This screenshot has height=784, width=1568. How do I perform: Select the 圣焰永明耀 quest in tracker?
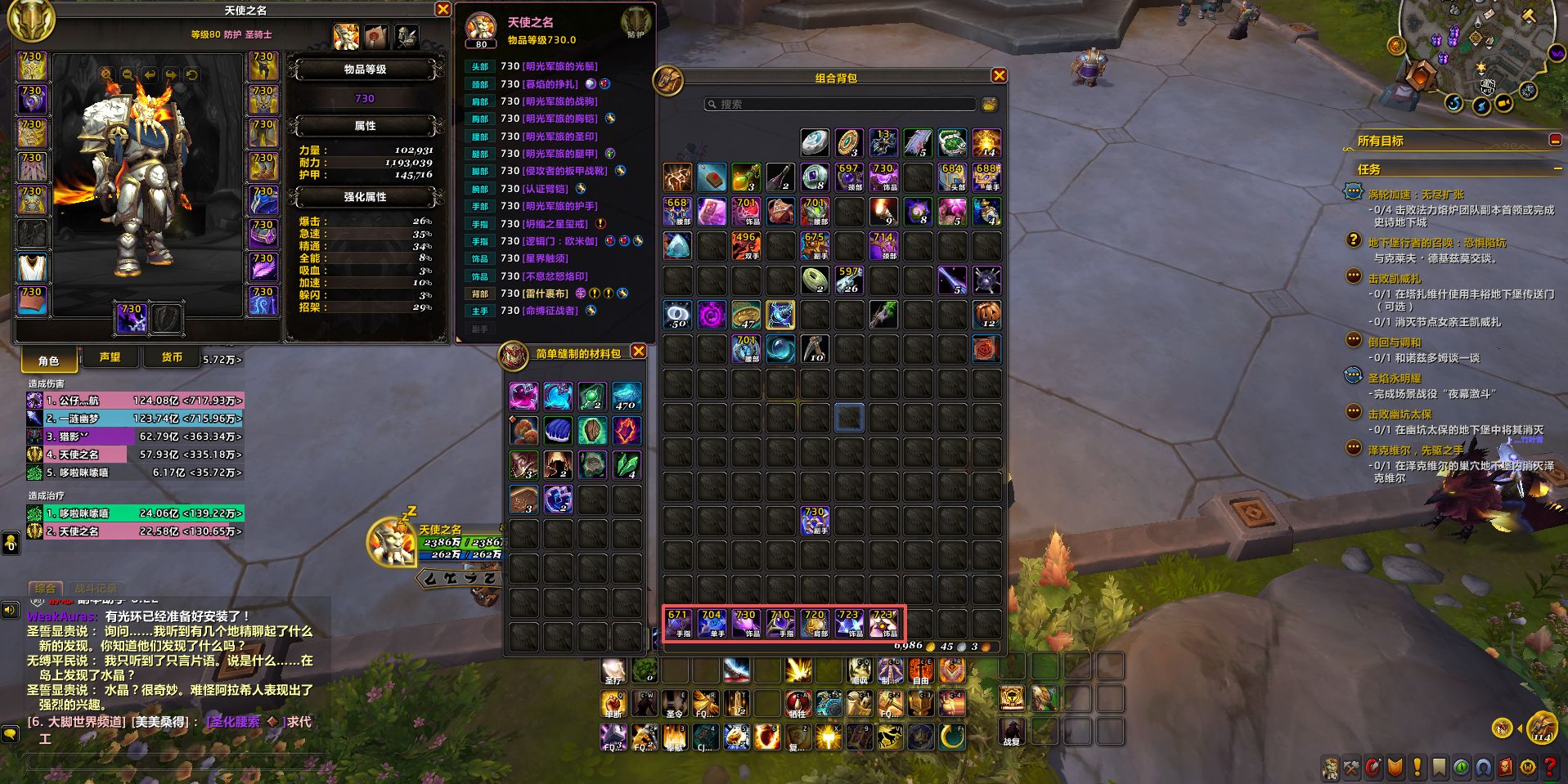point(1395,379)
